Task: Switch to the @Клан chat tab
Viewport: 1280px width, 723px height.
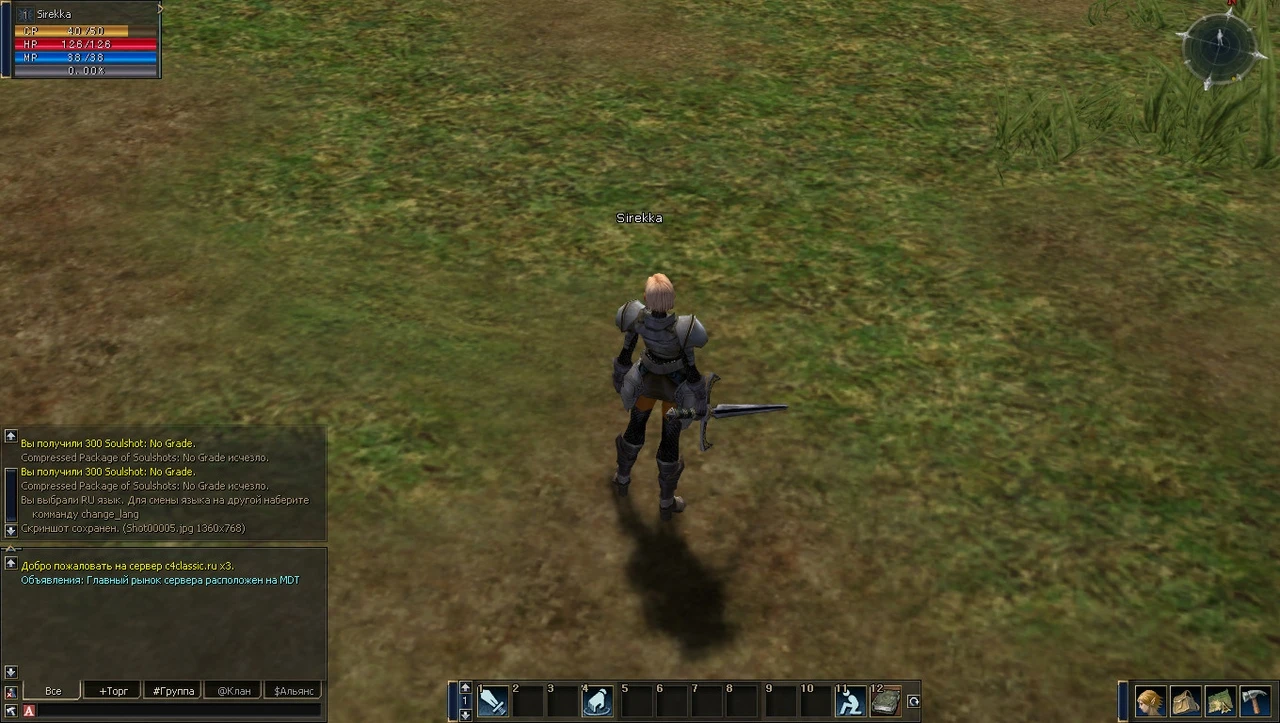Action: click(x=232, y=690)
